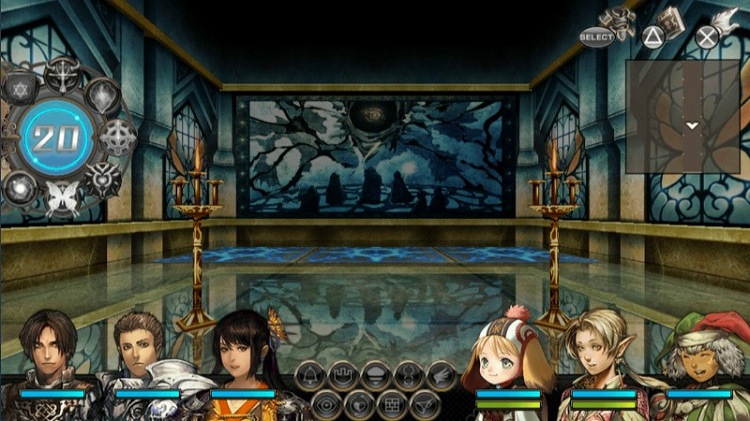
Task: Choose the glowing orb emblem on the ring
Action: (x=20, y=185)
